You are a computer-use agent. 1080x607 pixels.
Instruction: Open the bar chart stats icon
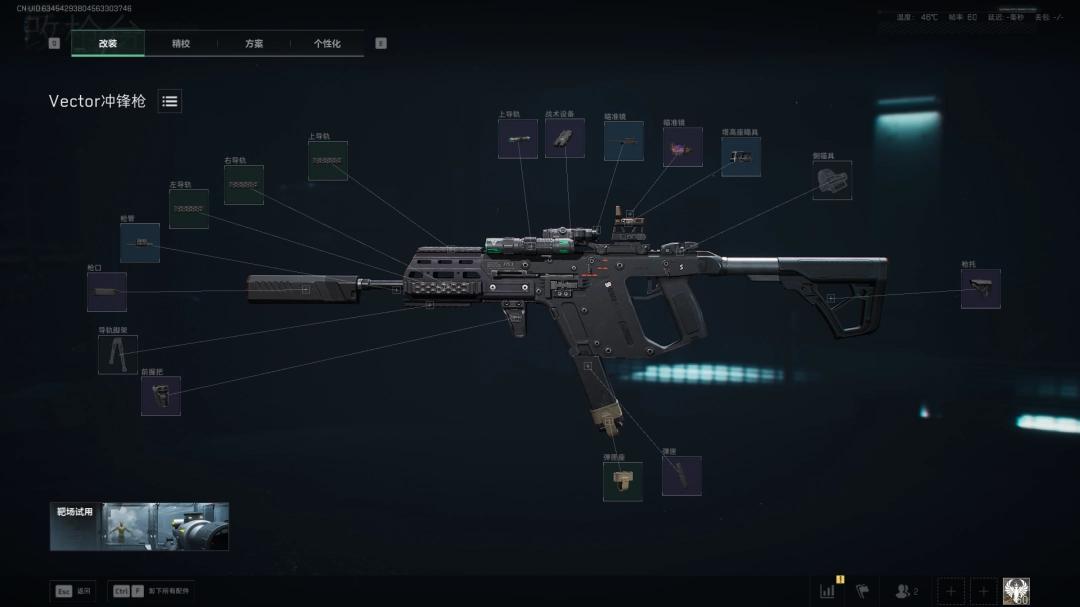click(x=828, y=591)
